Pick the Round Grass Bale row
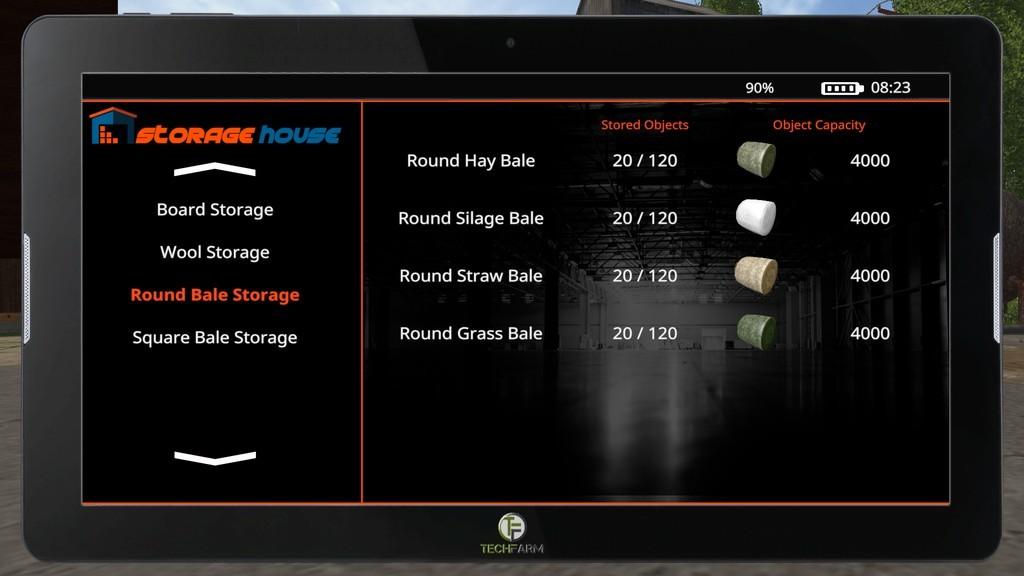Screen dimensions: 1024x576 tap(471, 333)
